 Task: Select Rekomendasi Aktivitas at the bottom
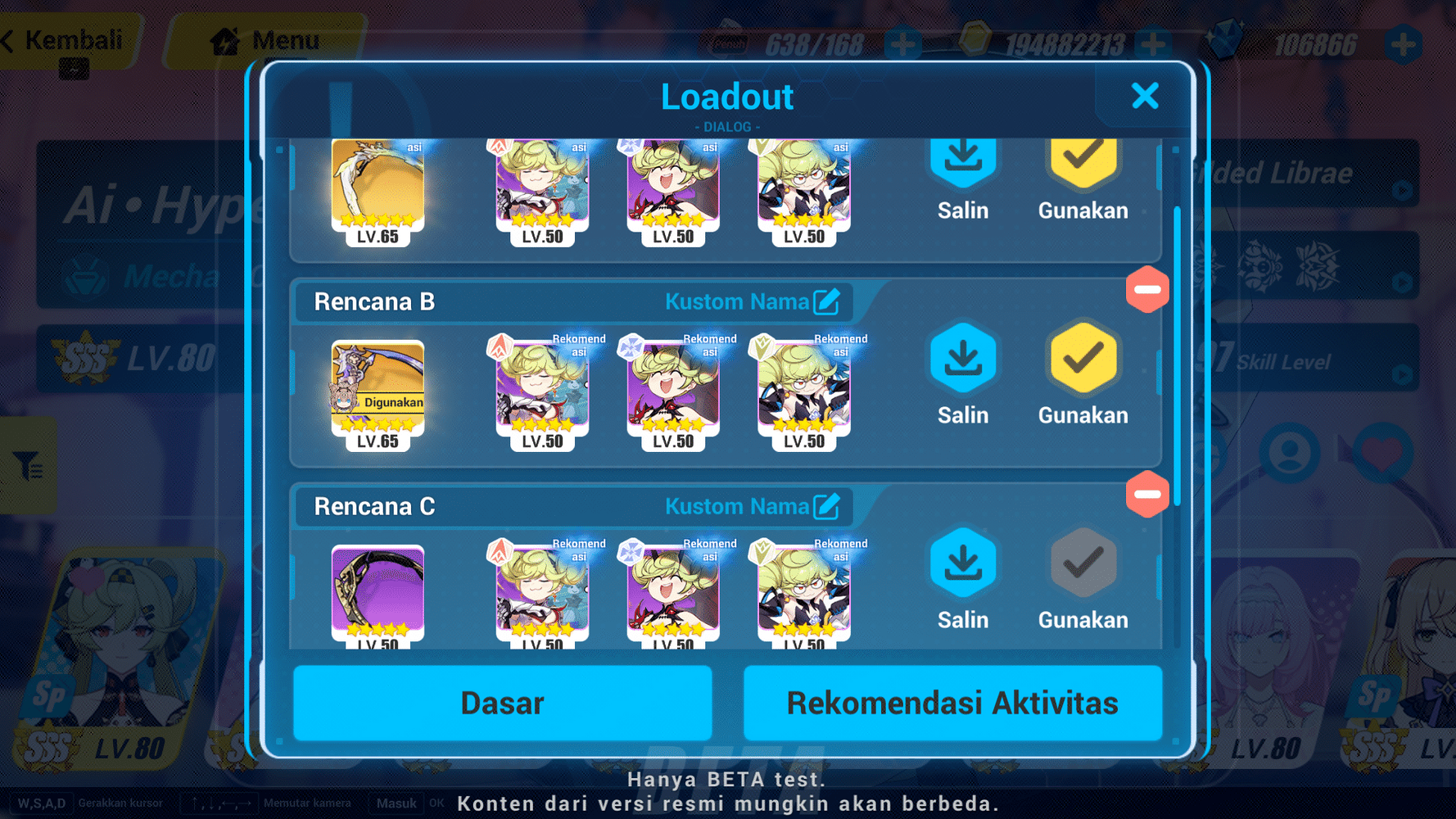point(952,702)
